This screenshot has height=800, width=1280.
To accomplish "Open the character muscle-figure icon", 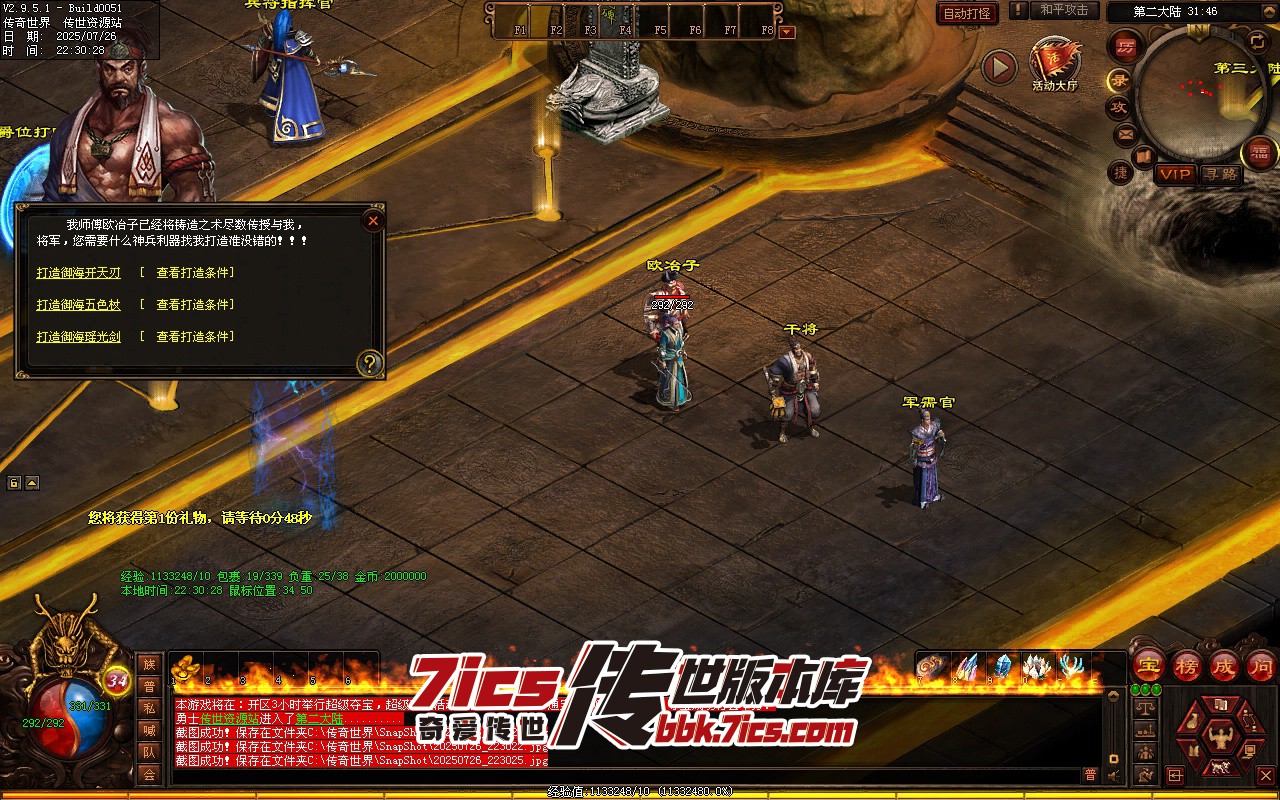I will click(x=1217, y=742).
